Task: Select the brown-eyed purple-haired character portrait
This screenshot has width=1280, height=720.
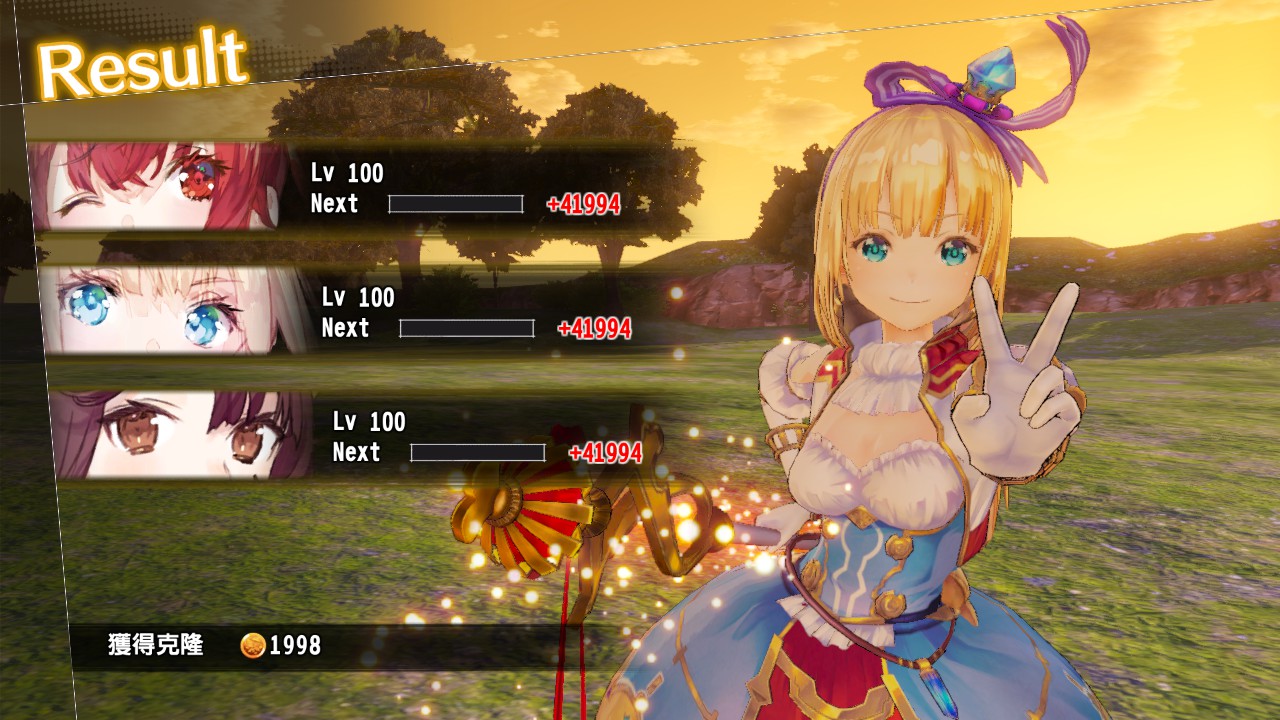Action: pyautogui.click(x=182, y=435)
